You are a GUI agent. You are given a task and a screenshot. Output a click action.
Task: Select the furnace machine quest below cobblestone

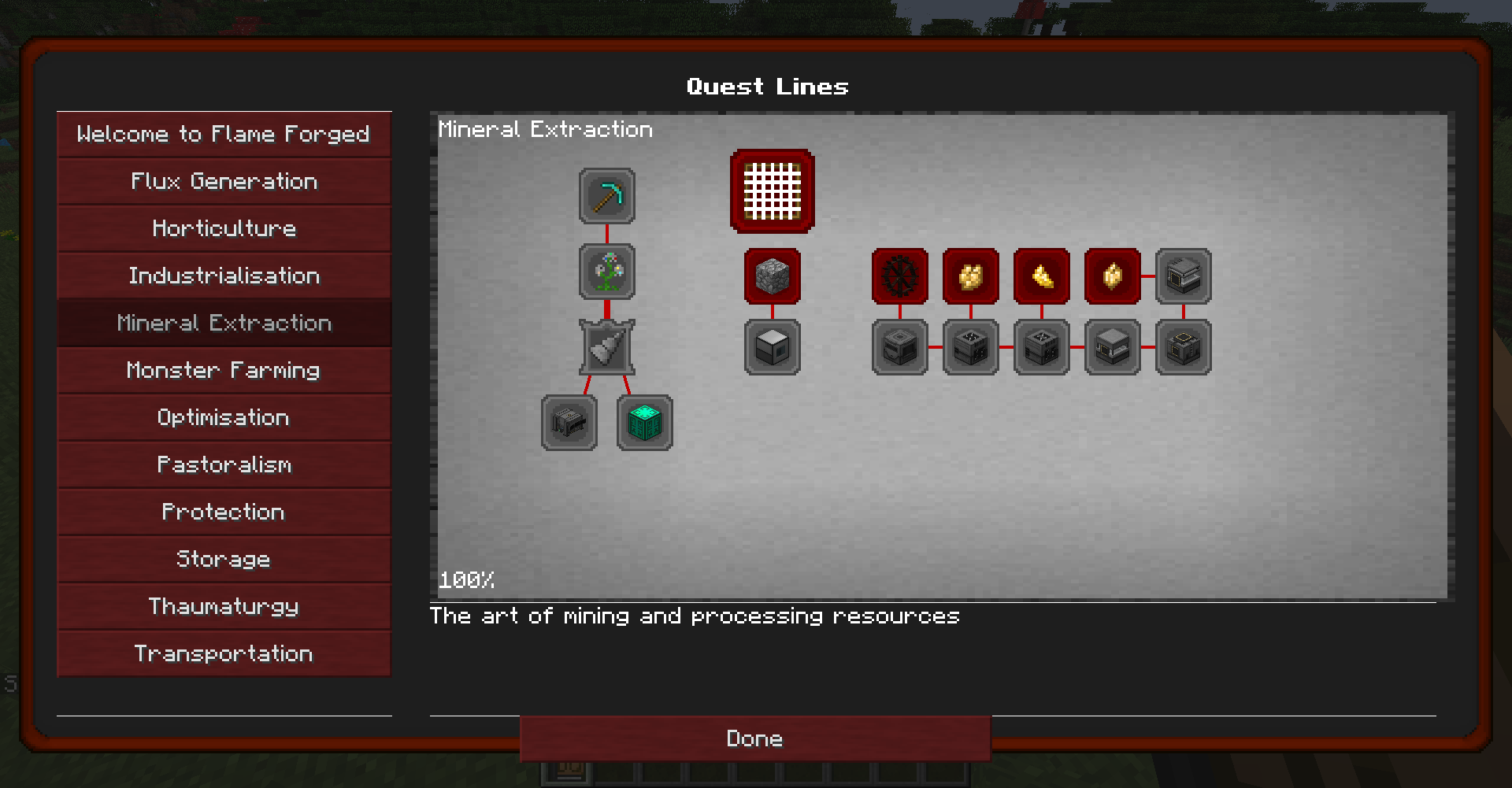point(771,347)
